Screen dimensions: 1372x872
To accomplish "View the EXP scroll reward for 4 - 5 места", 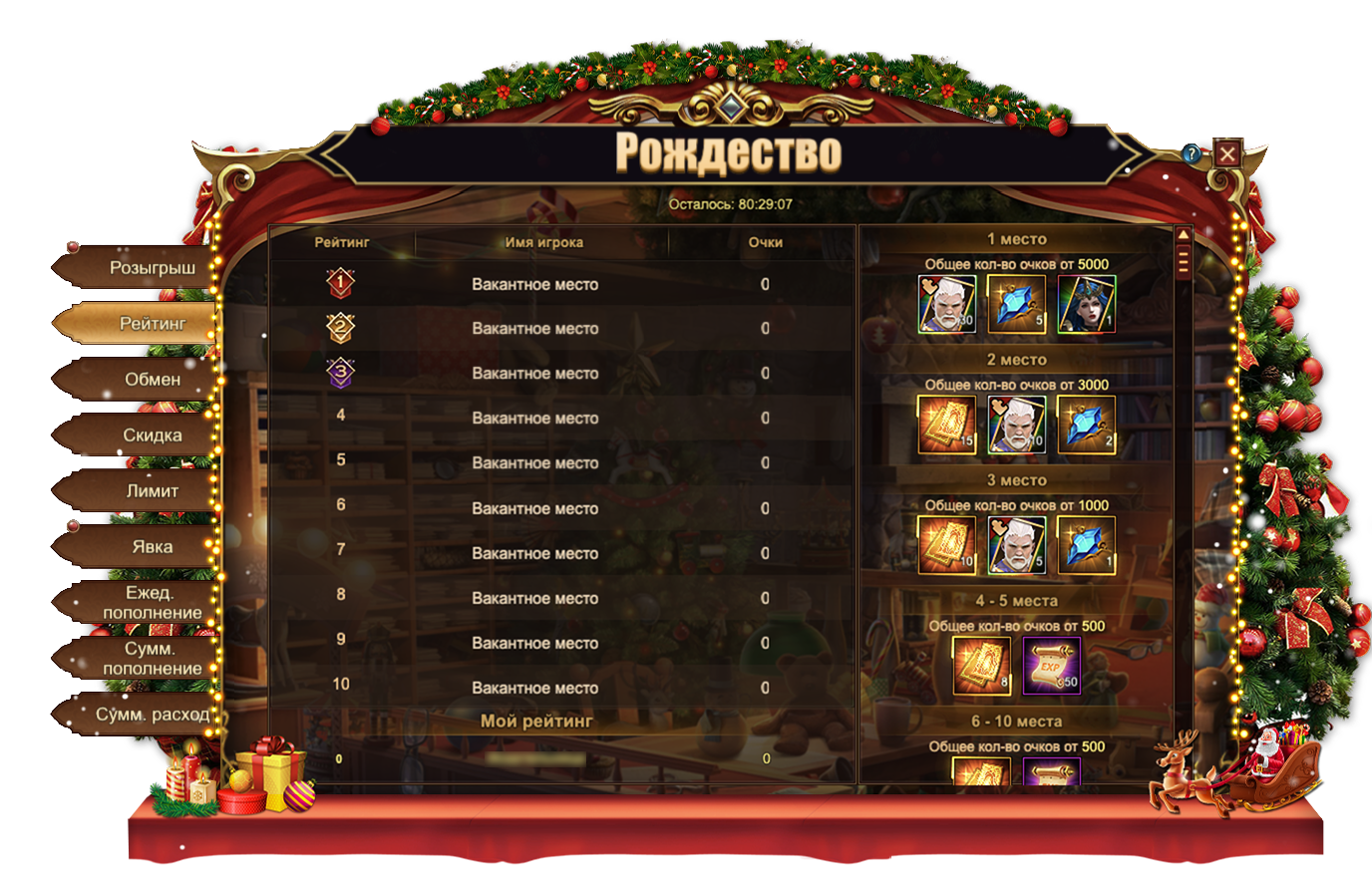I will coord(1052,665).
